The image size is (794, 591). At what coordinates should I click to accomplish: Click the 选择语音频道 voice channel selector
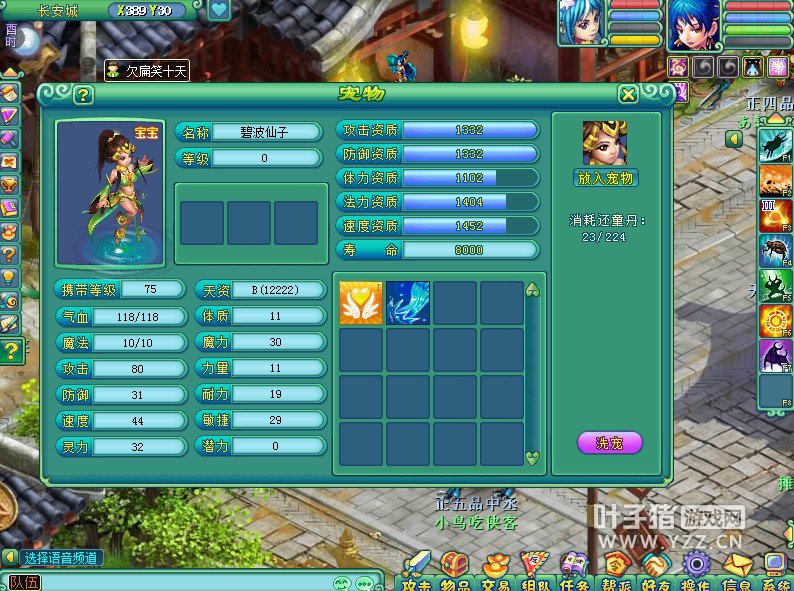pos(62,558)
